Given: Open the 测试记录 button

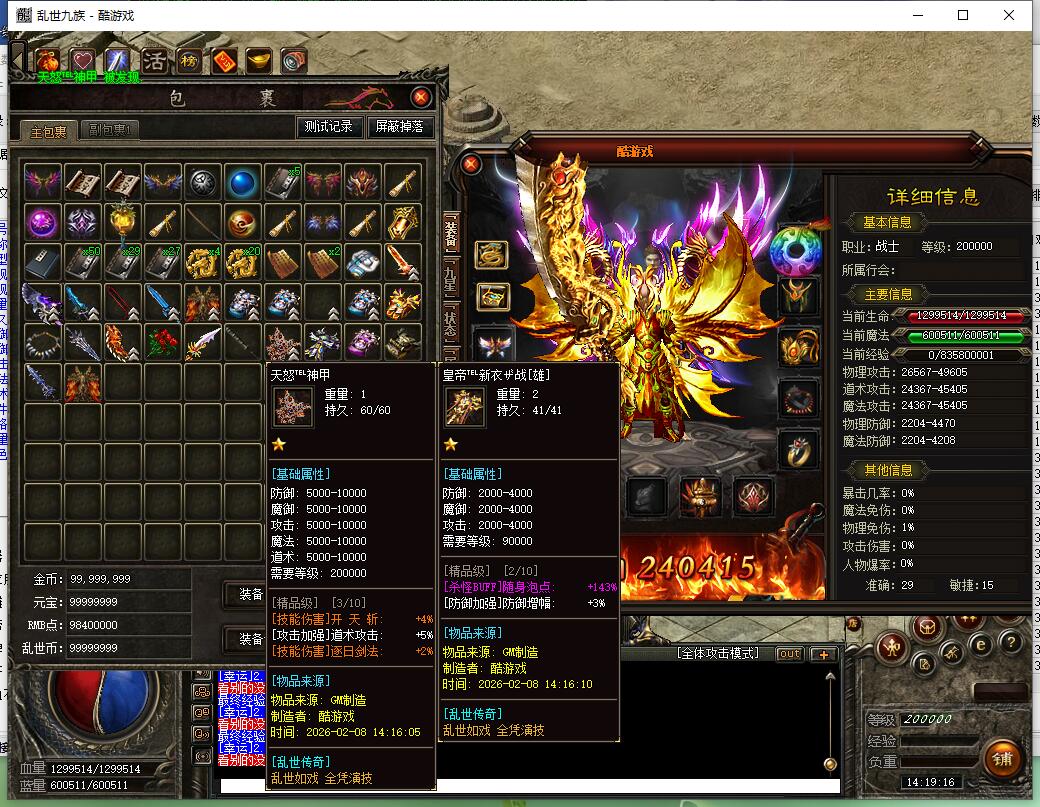Looking at the screenshot, I should [x=329, y=127].
